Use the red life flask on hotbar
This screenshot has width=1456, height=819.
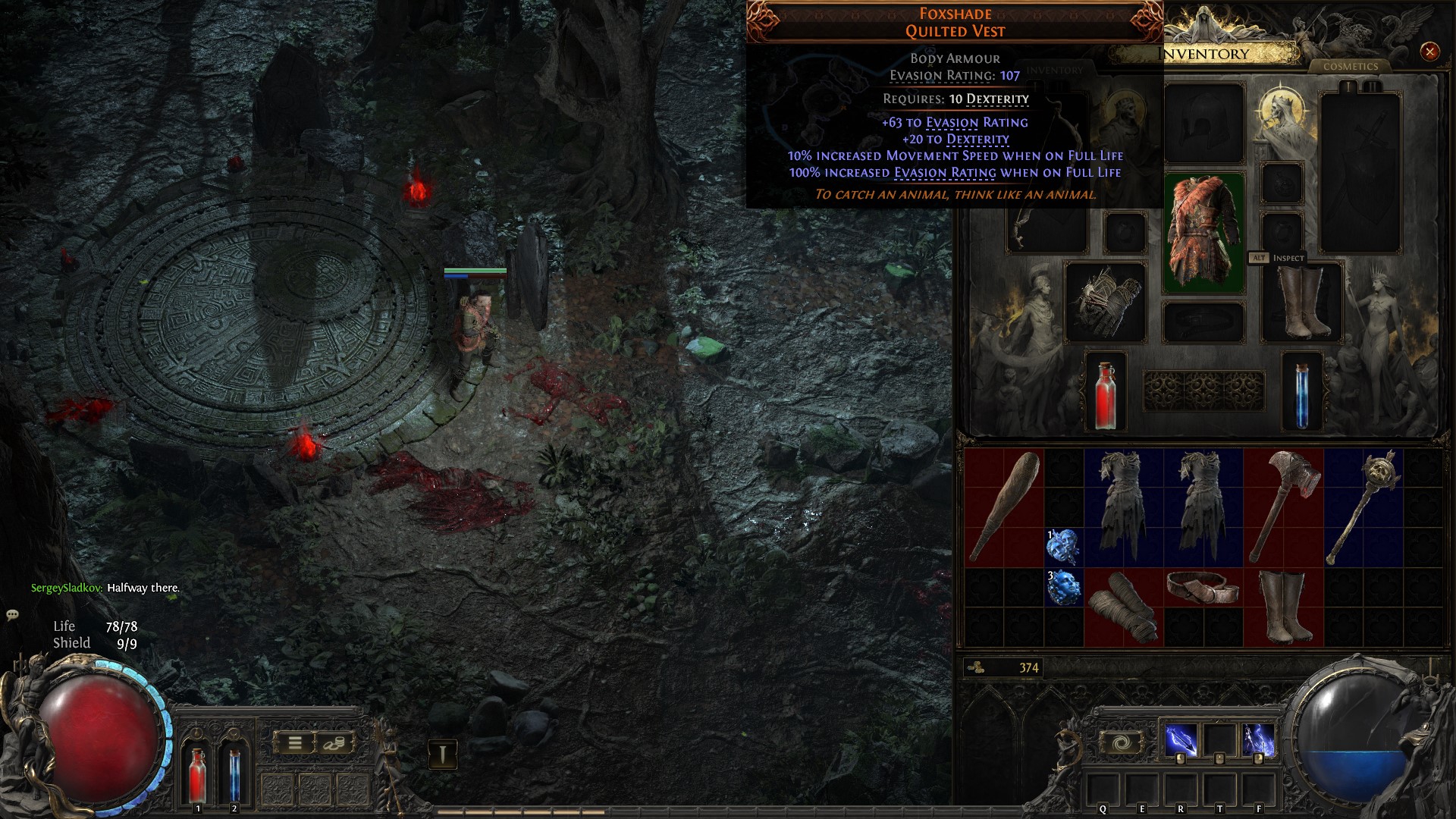[x=197, y=773]
